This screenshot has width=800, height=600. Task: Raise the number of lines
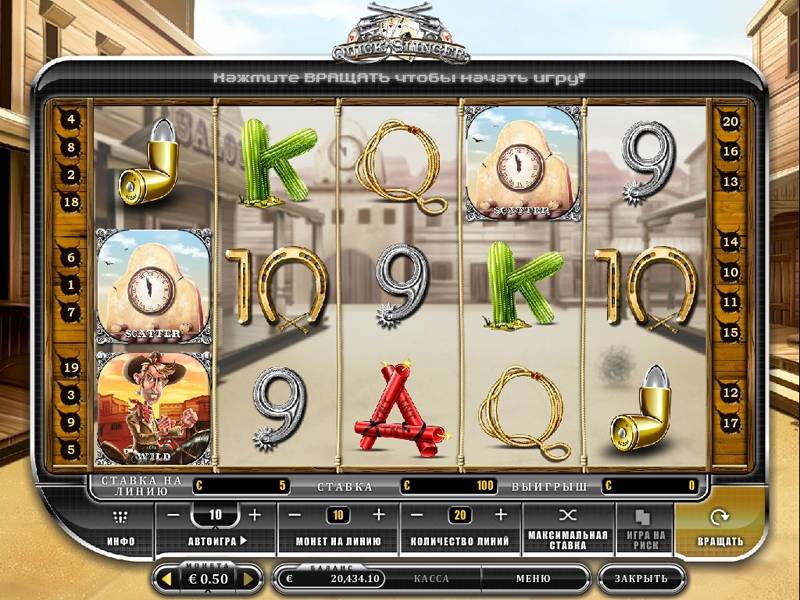pyautogui.click(x=502, y=515)
